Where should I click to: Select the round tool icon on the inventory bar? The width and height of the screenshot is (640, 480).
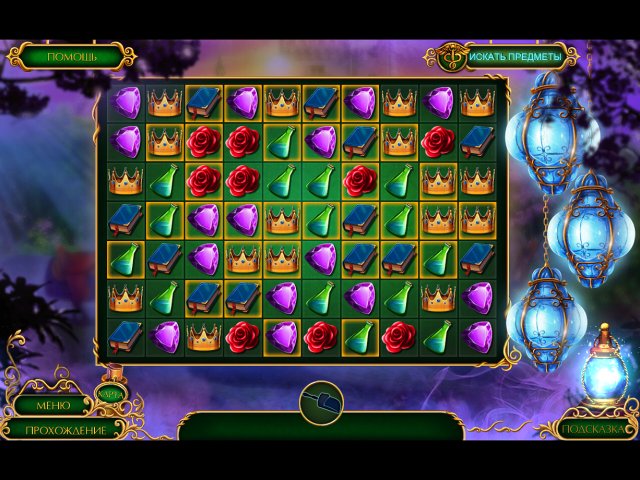319,403
